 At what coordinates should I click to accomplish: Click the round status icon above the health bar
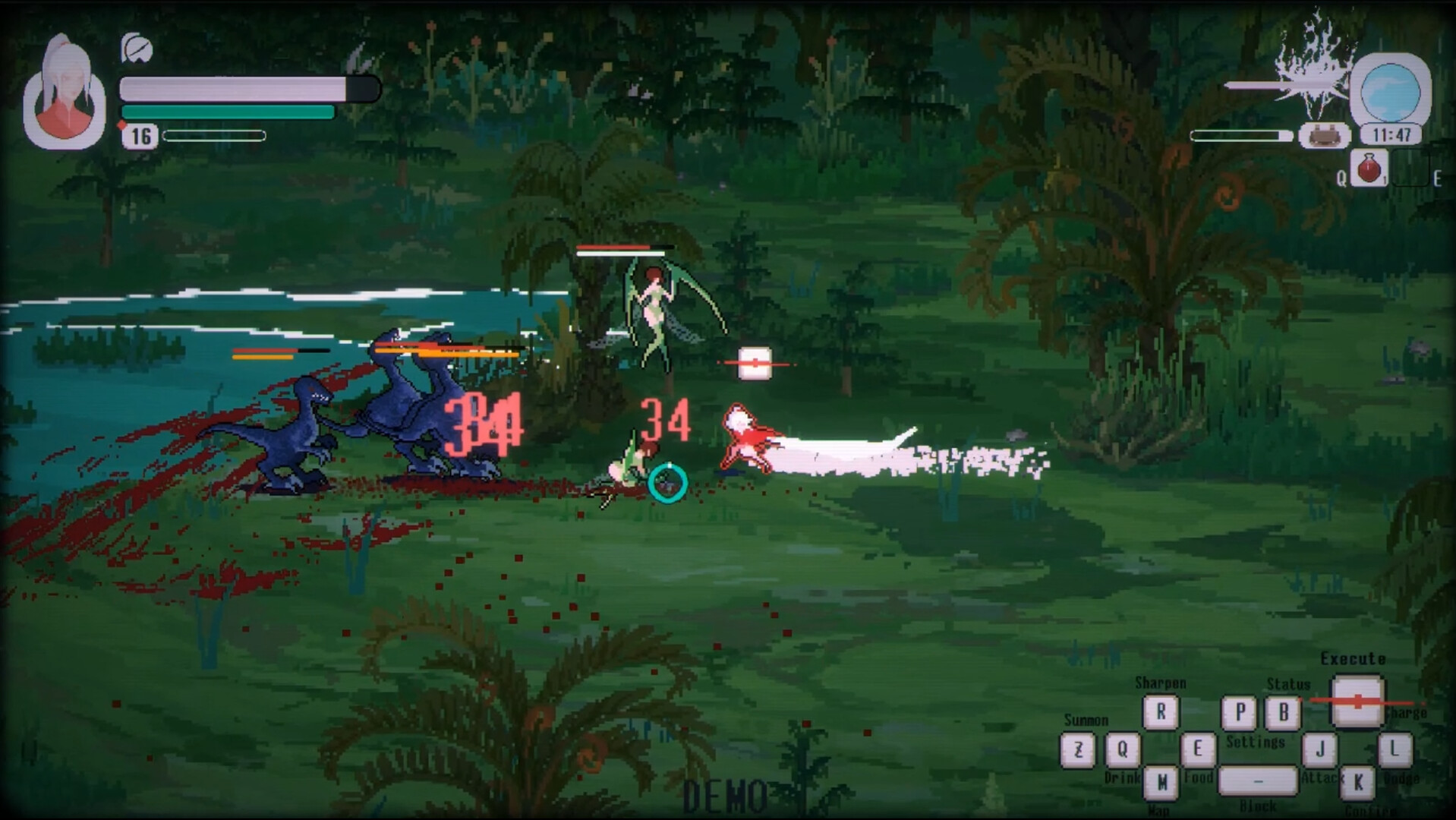pos(137,49)
